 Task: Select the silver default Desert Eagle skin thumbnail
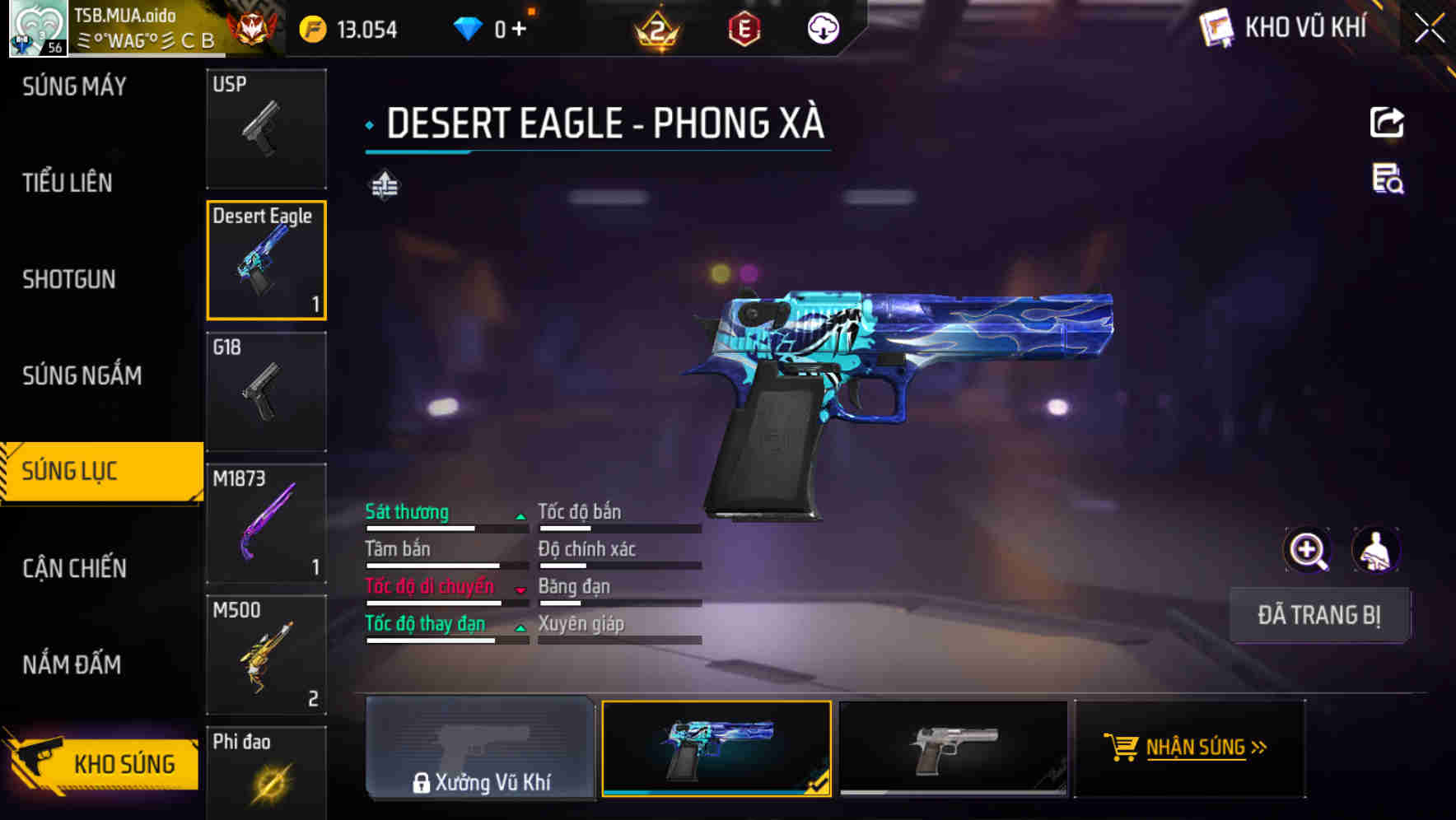(x=955, y=749)
